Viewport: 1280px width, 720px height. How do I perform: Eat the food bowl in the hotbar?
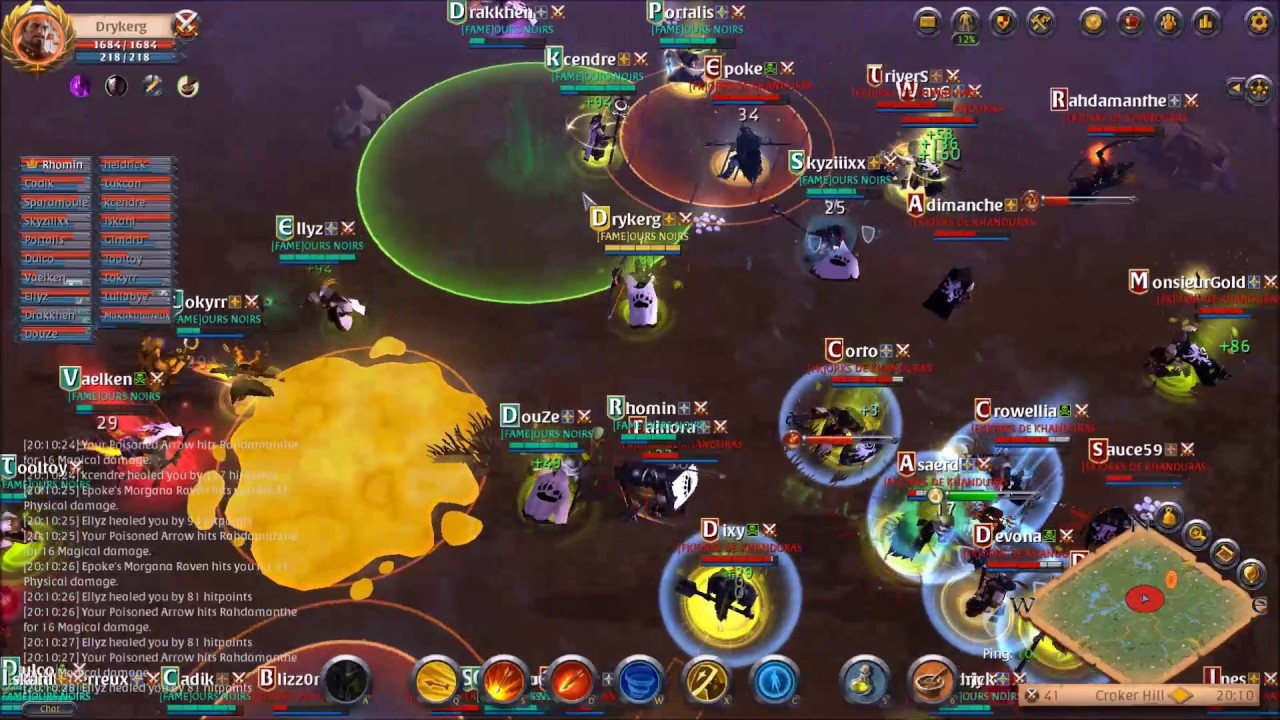pyautogui.click(x=928, y=681)
